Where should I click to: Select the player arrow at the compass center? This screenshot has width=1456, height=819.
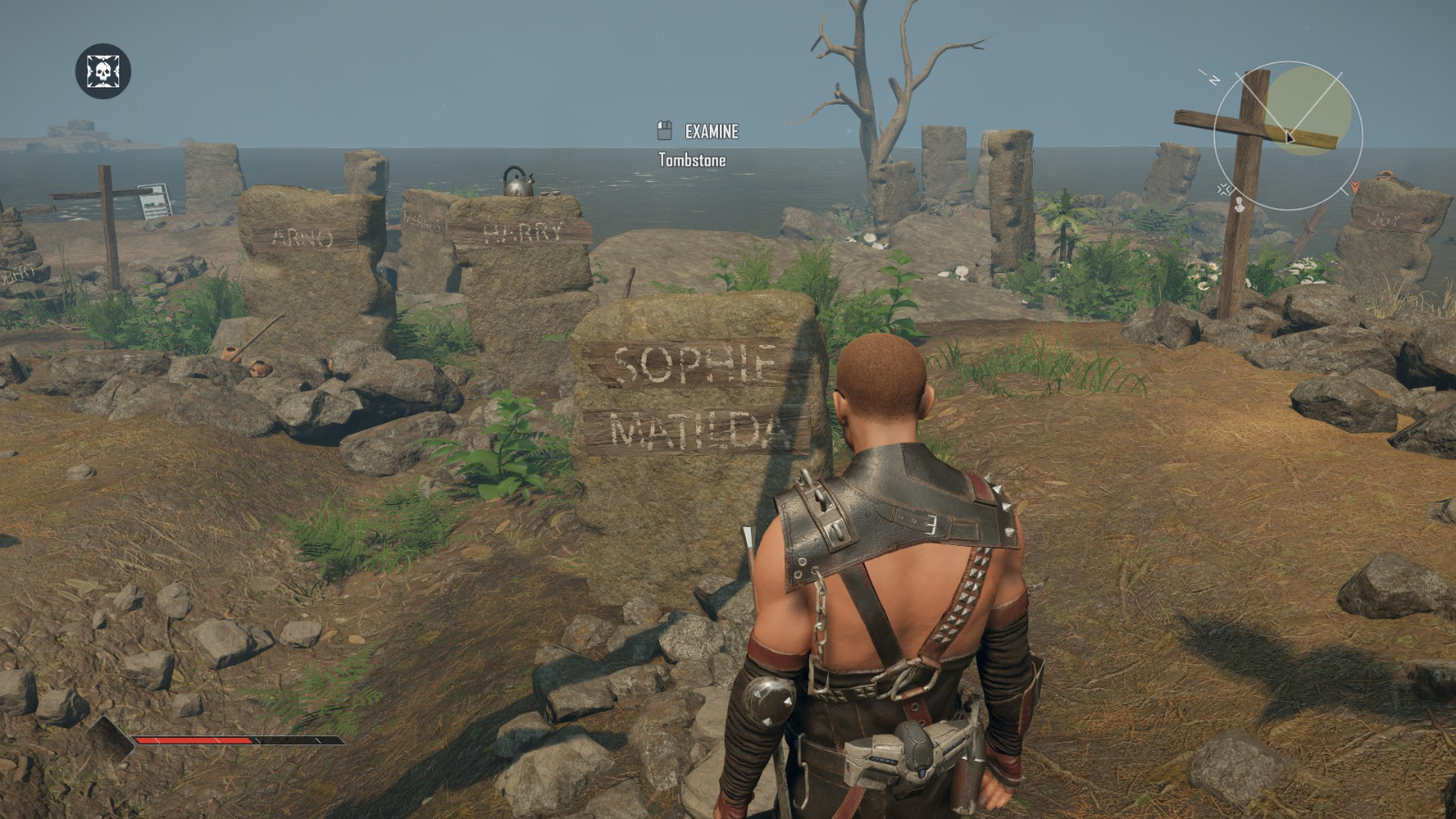[x=1289, y=136]
